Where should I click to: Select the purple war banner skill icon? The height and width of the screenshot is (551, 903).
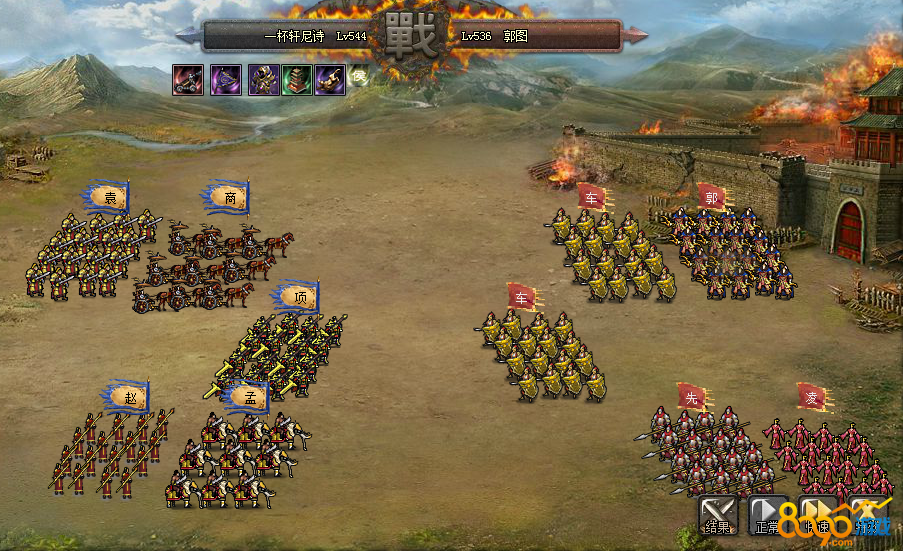click(x=225, y=80)
